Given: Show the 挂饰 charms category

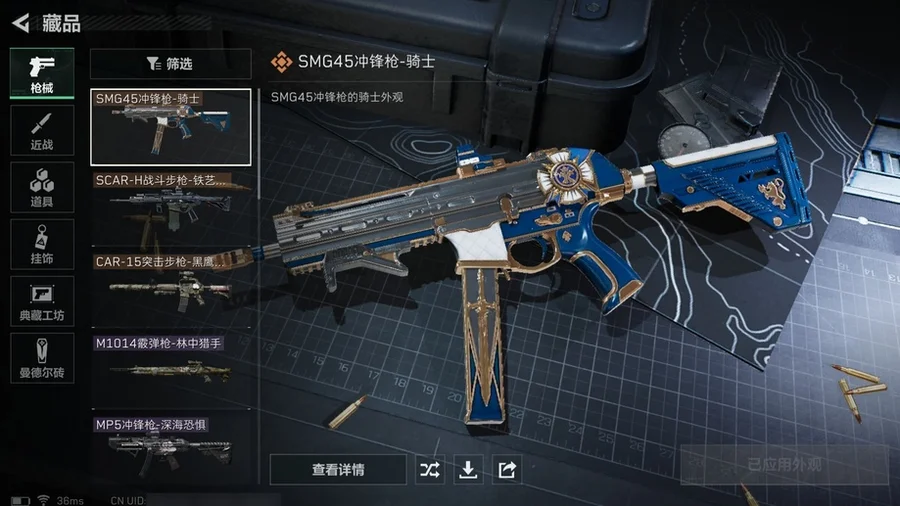Looking at the screenshot, I should [42, 244].
